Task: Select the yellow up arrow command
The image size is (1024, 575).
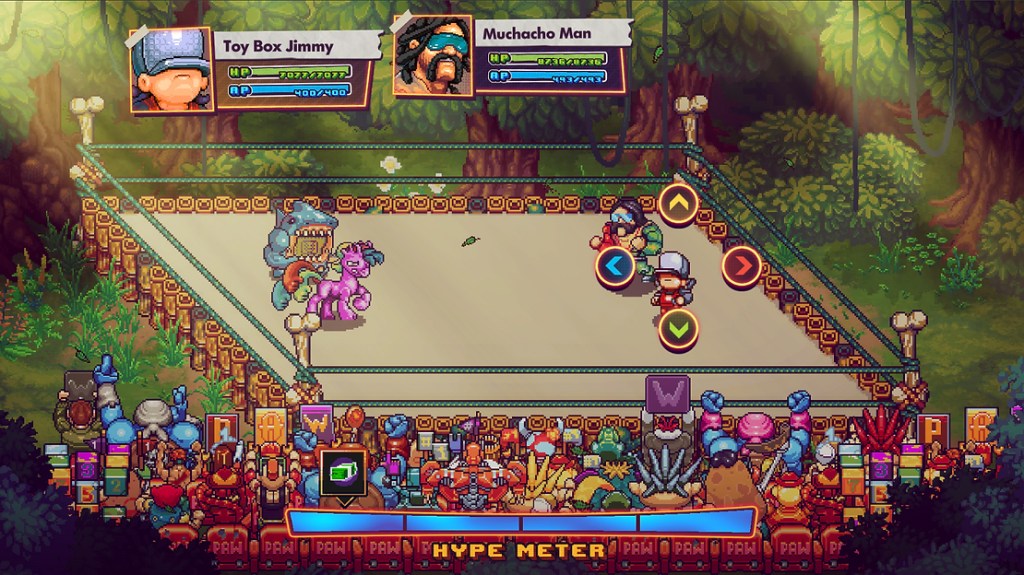Action: coord(678,205)
